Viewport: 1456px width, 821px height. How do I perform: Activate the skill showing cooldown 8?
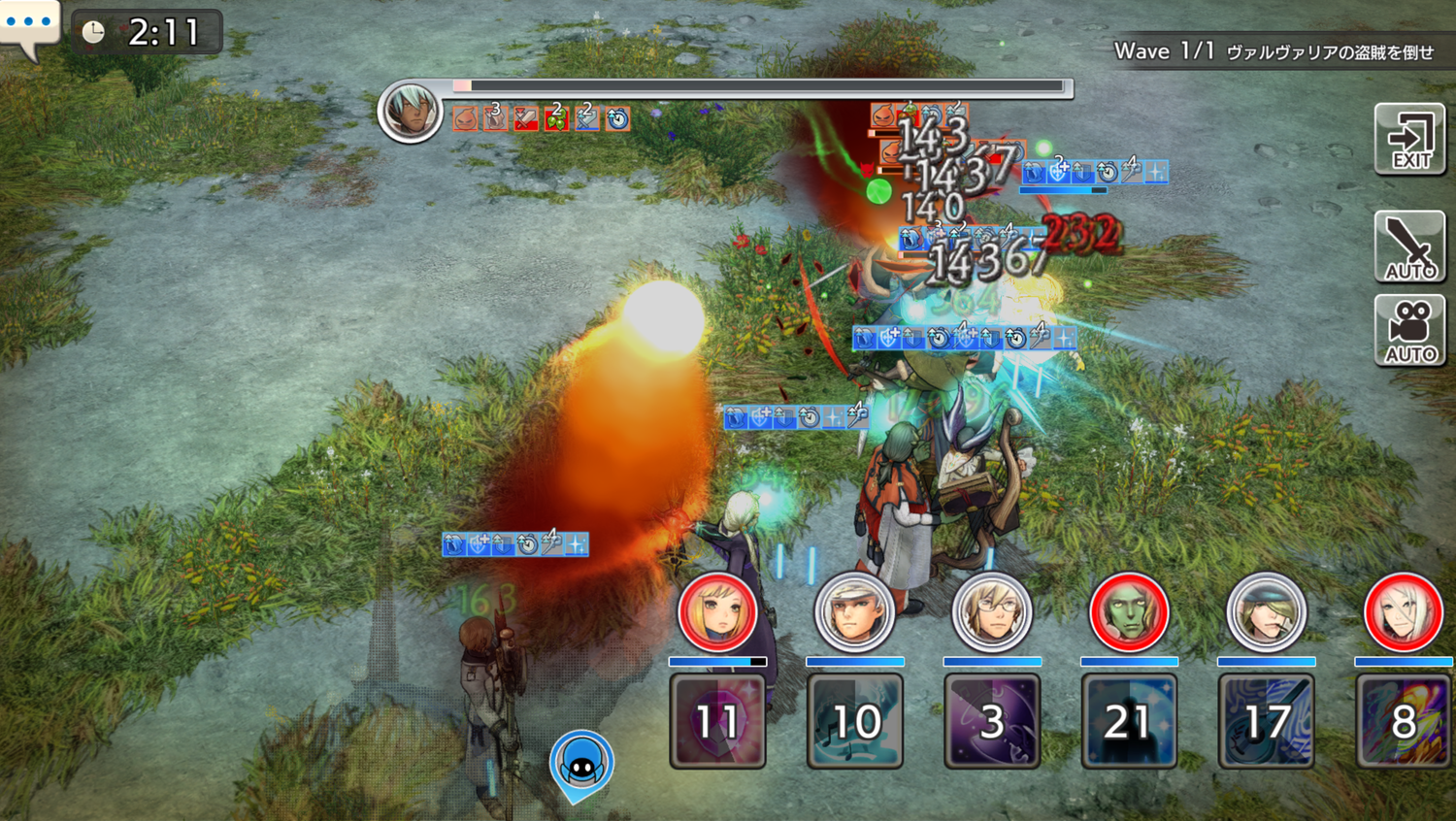(1403, 721)
